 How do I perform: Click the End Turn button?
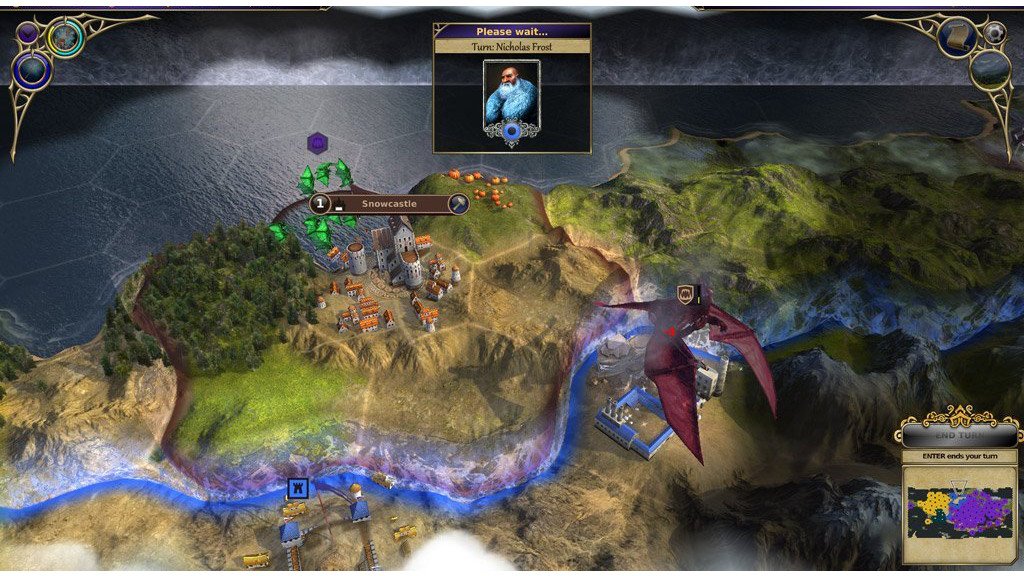click(x=961, y=436)
